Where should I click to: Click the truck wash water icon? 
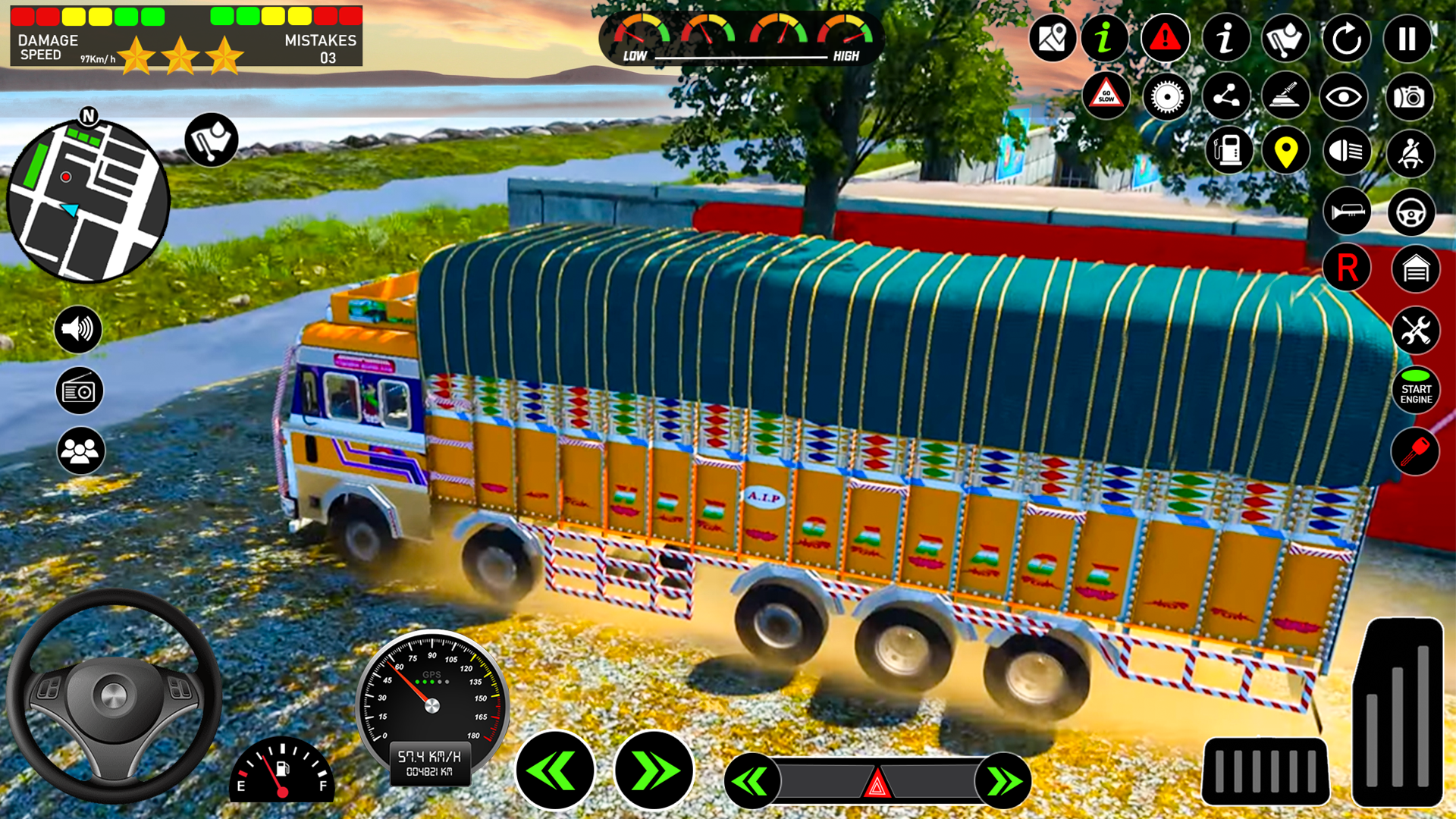(1287, 39)
